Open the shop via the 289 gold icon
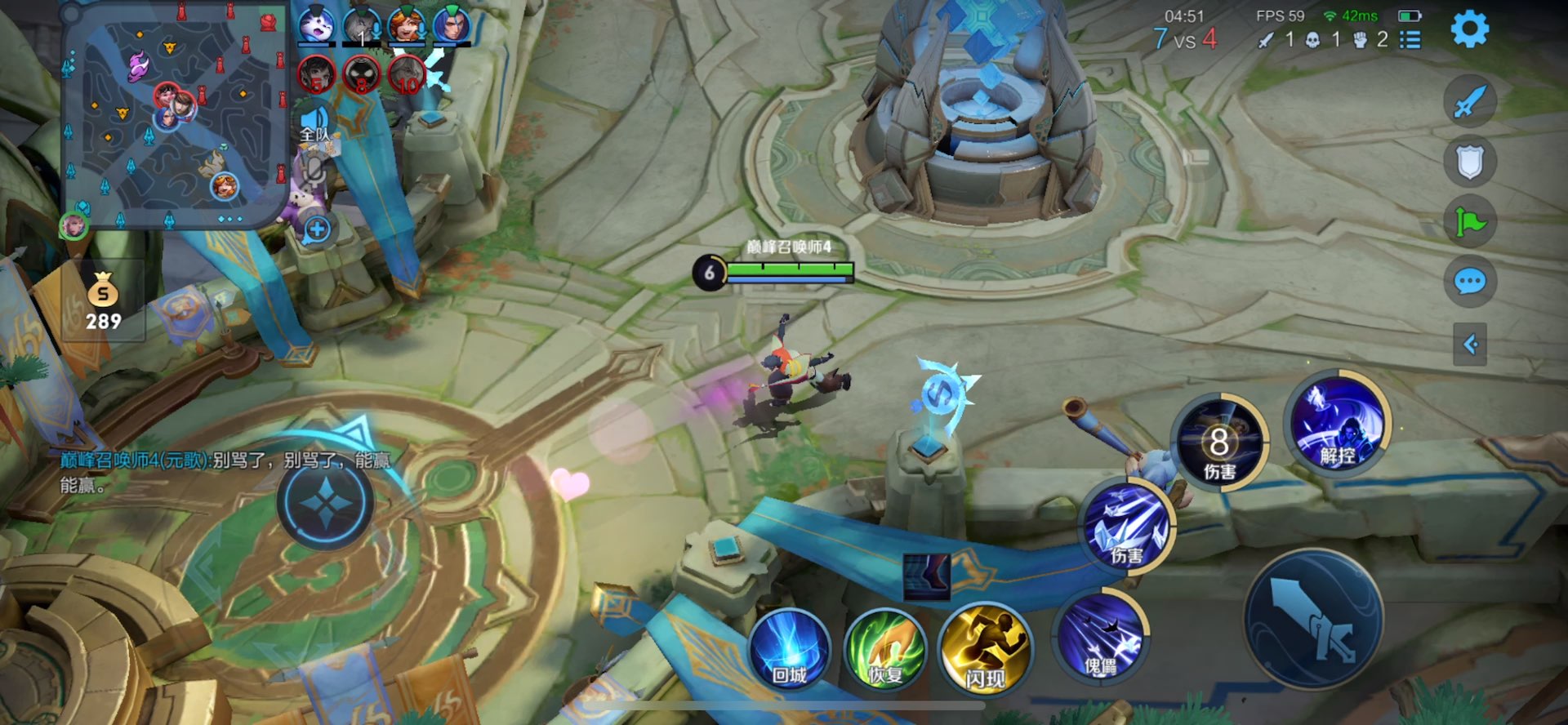 pyautogui.click(x=104, y=301)
